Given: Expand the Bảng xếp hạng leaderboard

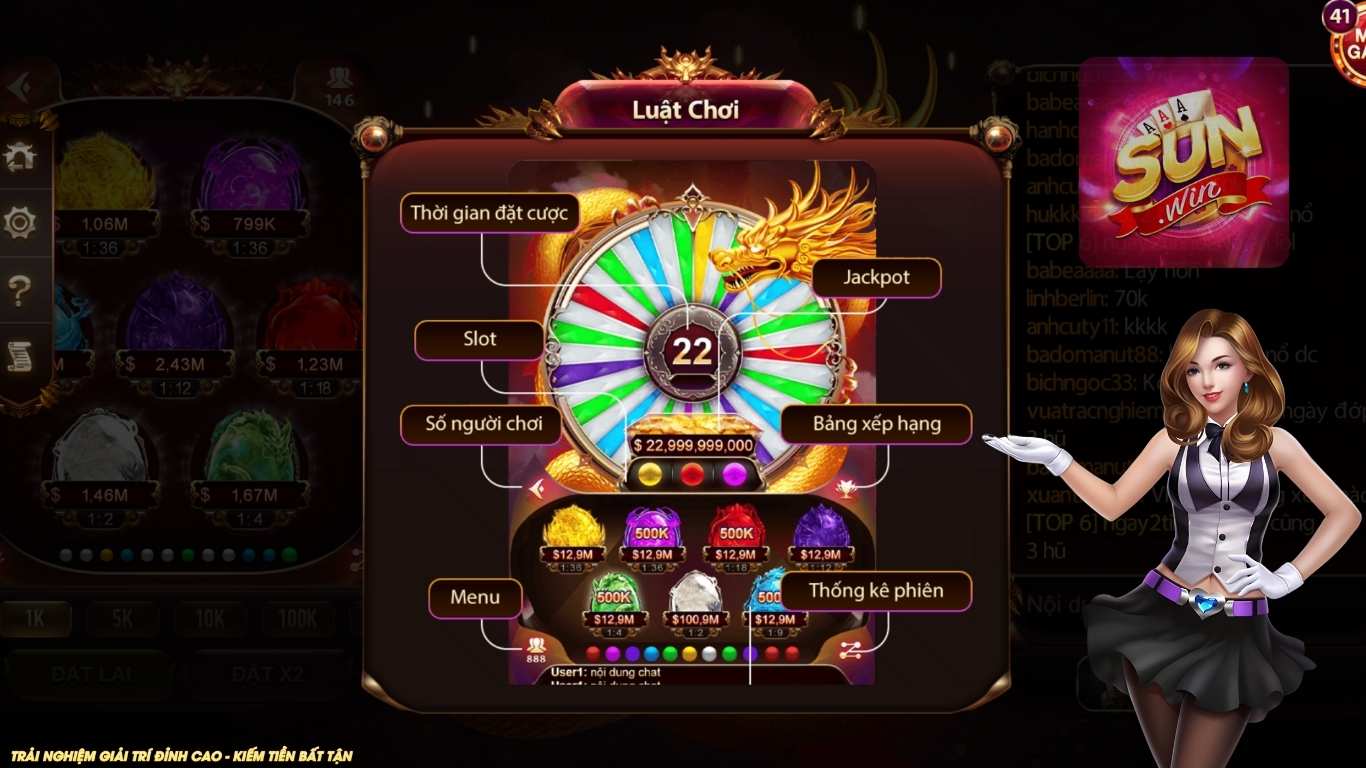Looking at the screenshot, I should pos(877,424).
